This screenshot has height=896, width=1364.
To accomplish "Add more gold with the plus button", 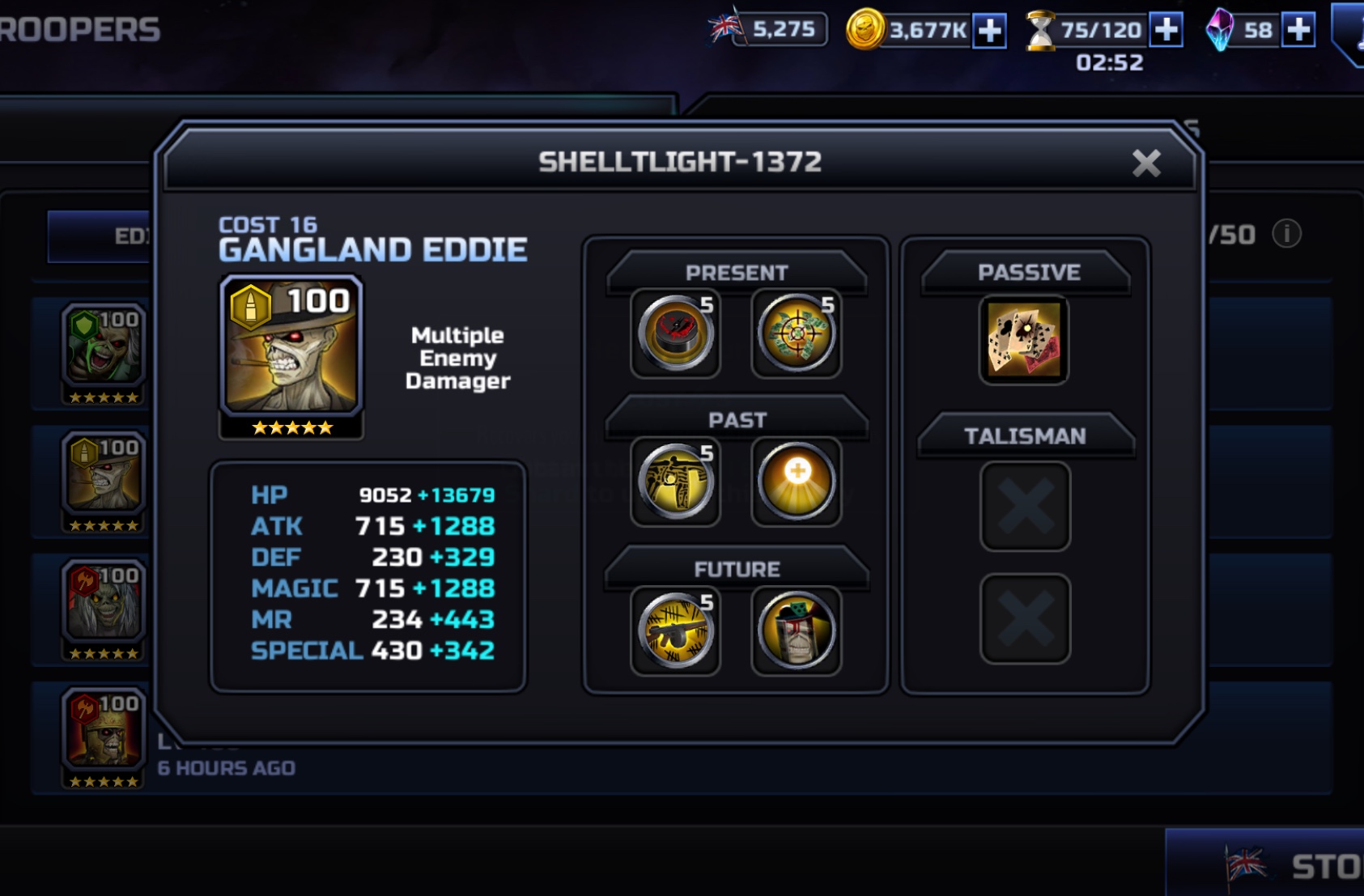I will [x=989, y=31].
